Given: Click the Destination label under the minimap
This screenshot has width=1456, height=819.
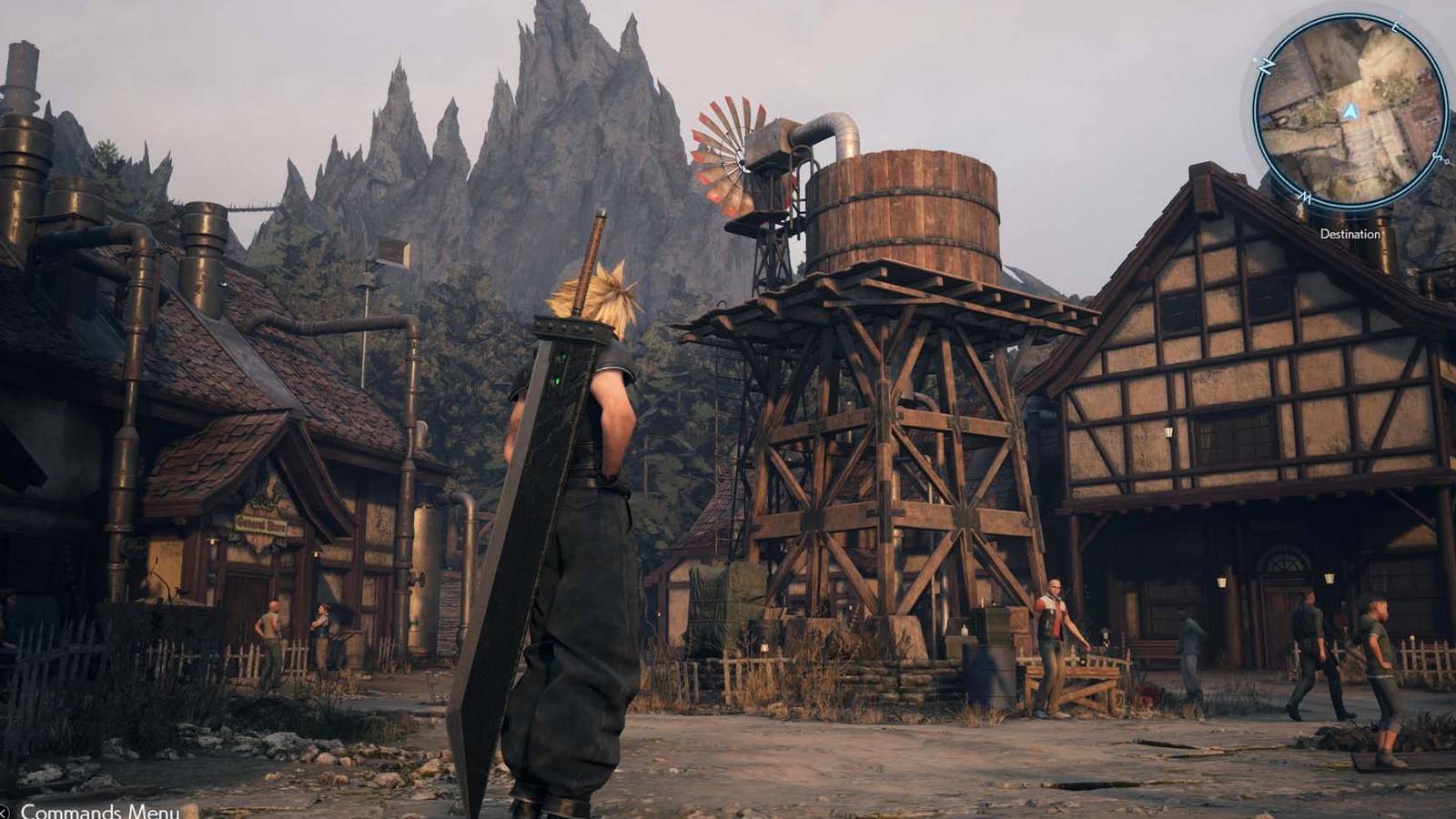Looking at the screenshot, I should click(1350, 234).
